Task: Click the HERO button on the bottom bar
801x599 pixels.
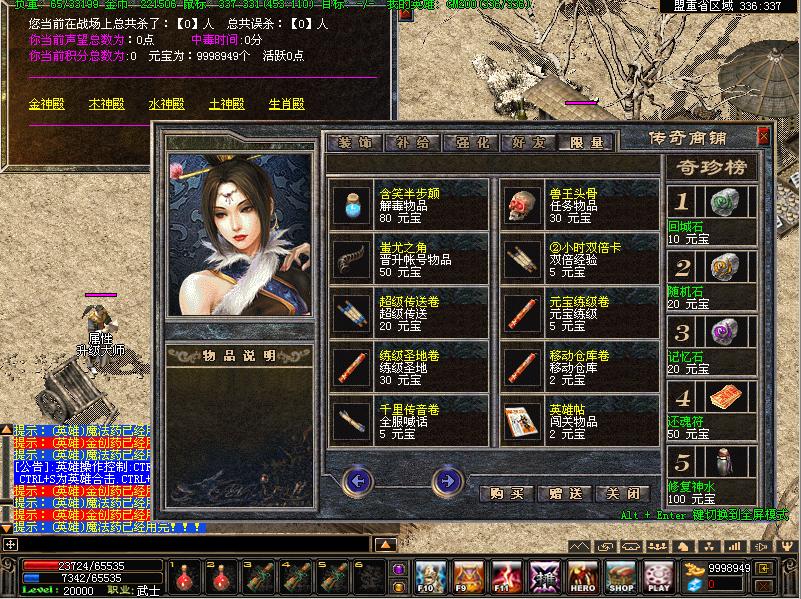Action: coord(583,577)
